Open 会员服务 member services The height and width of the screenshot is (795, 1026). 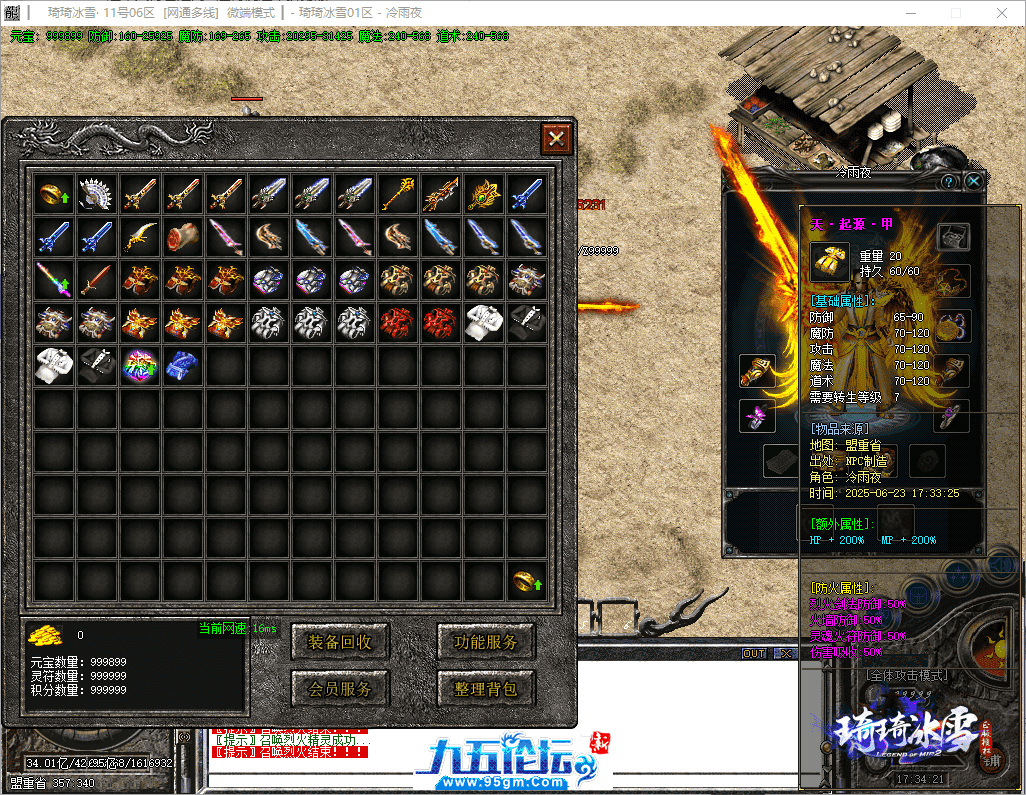[340, 688]
